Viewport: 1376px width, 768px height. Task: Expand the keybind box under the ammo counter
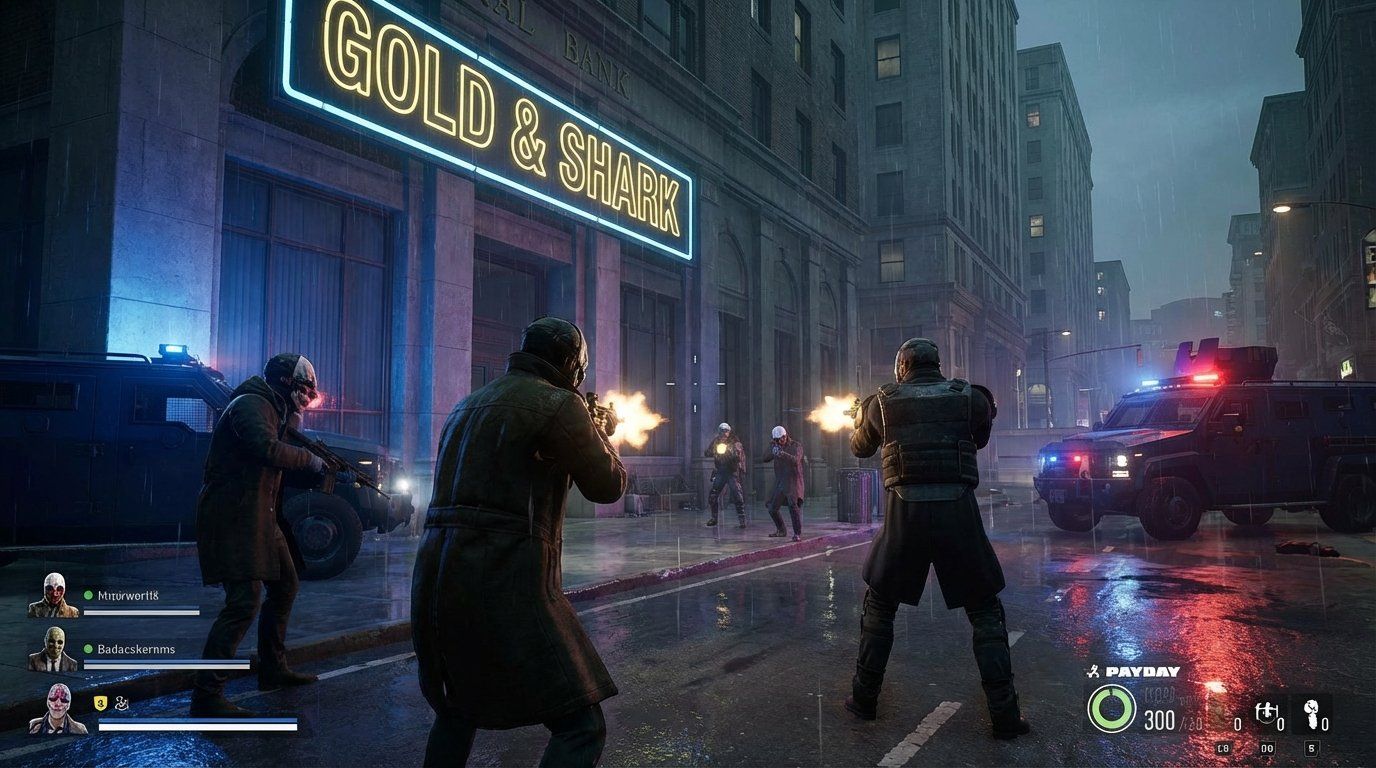click(x=1223, y=748)
